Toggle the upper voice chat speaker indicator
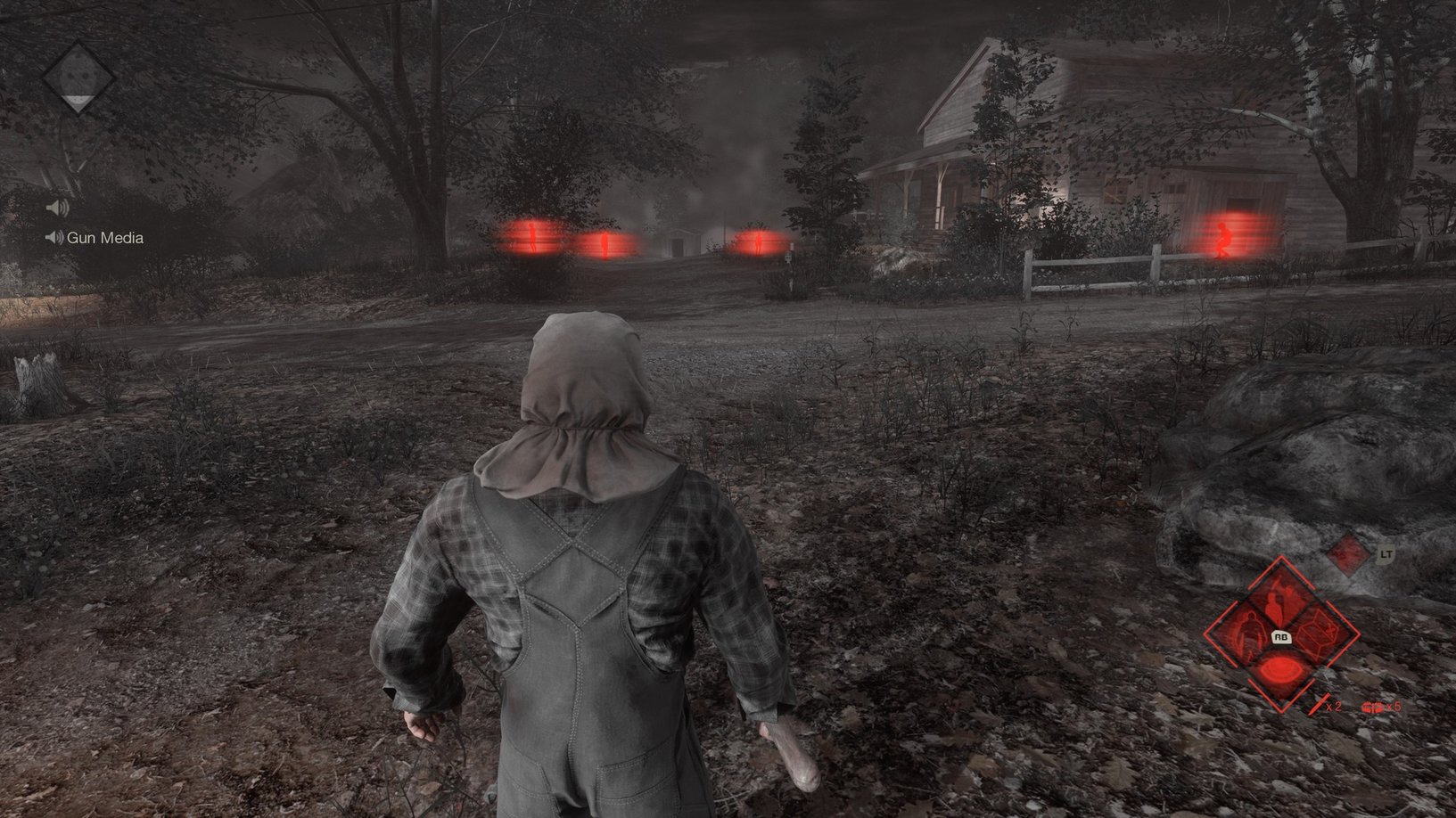This screenshot has height=818, width=1456. pos(57,207)
